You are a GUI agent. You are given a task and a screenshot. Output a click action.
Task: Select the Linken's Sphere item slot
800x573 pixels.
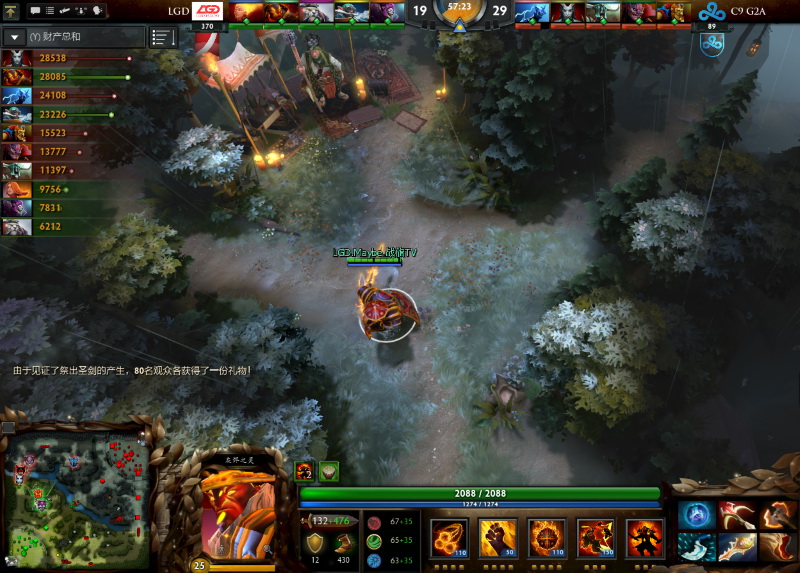696,515
